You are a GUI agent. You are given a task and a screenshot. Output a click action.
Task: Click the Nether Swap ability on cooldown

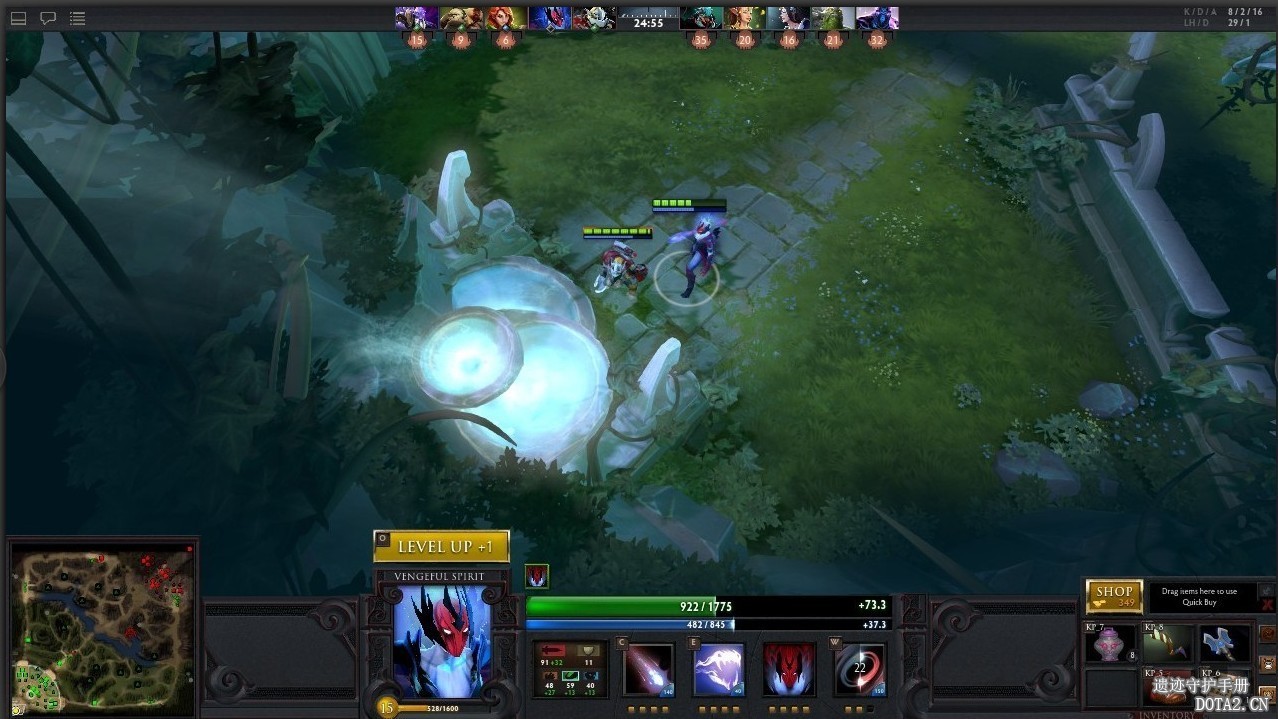(859, 669)
